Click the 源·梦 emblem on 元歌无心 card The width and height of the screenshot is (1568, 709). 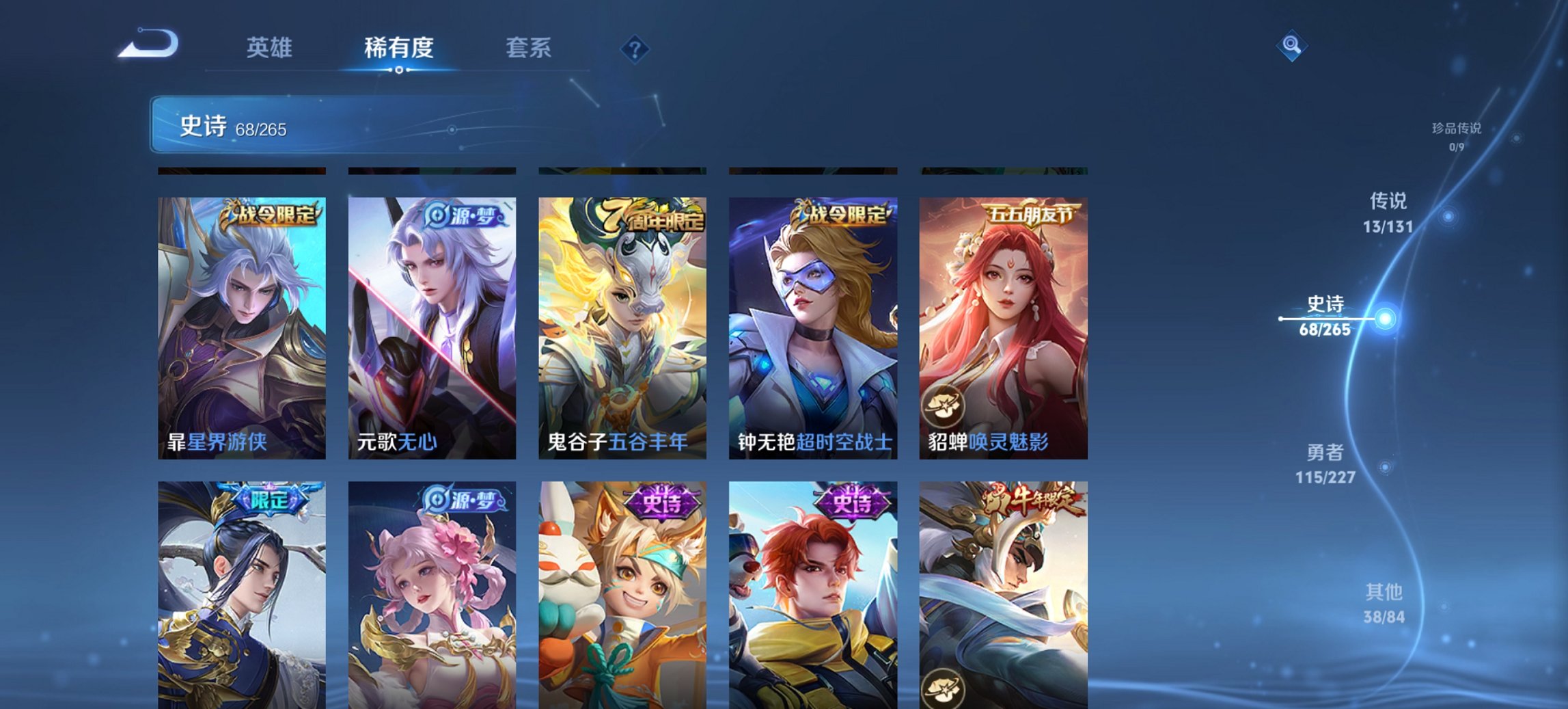462,217
